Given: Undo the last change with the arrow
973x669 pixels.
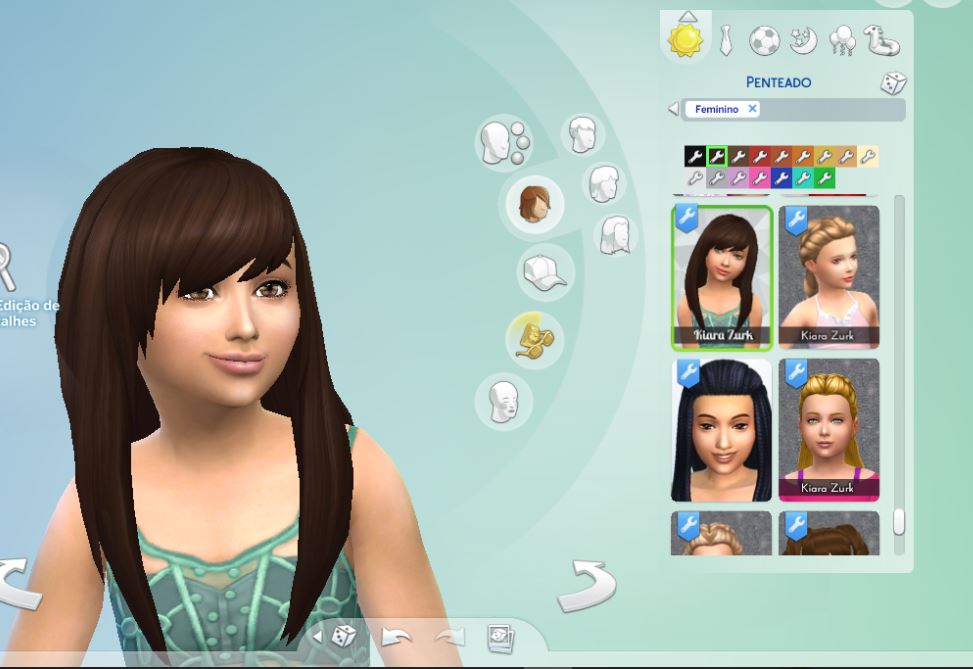Looking at the screenshot, I should (x=397, y=636).
